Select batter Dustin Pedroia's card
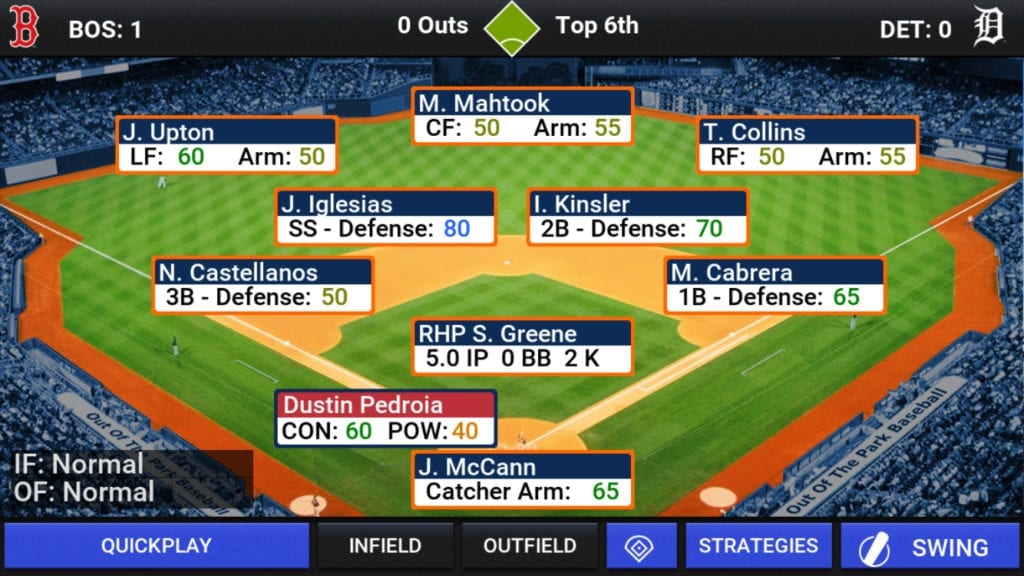 386,418
